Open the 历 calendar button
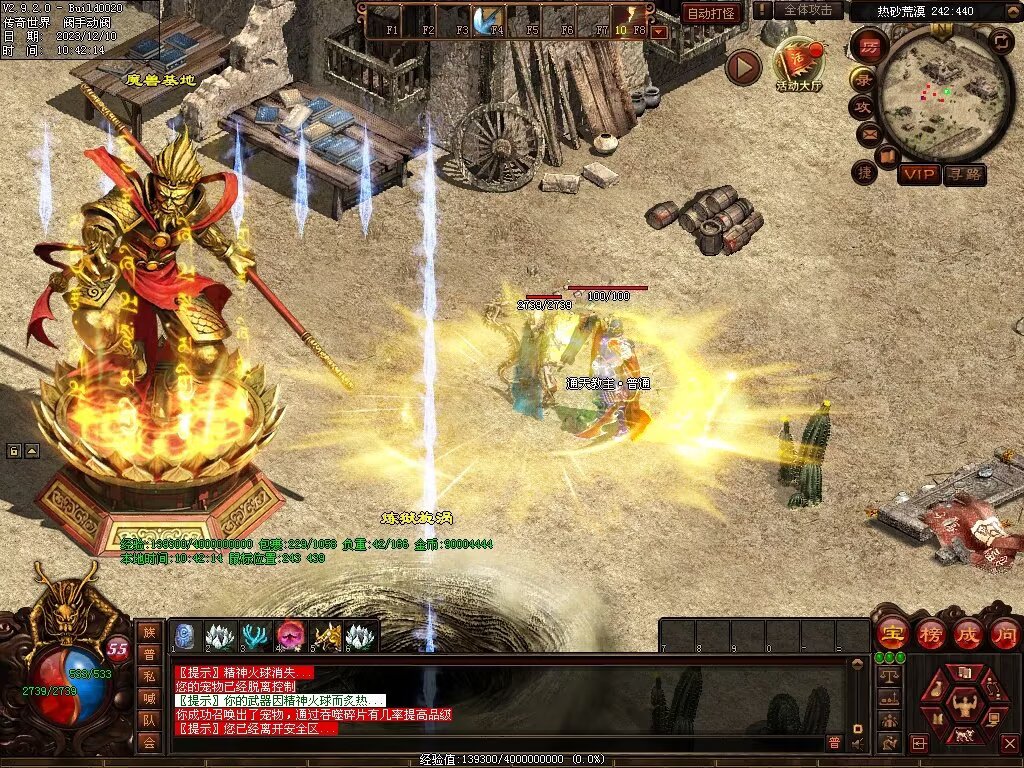The width and height of the screenshot is (1024, 768). click(x=869, y=46)
